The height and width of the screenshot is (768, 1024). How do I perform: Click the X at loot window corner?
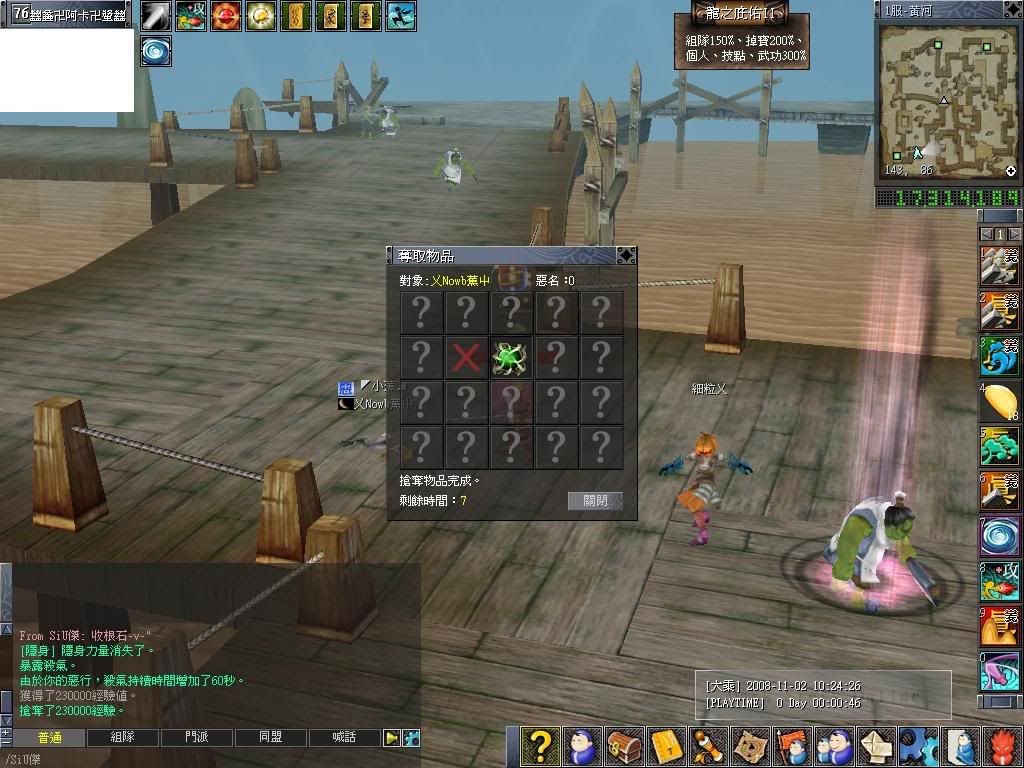click(626, 256)
